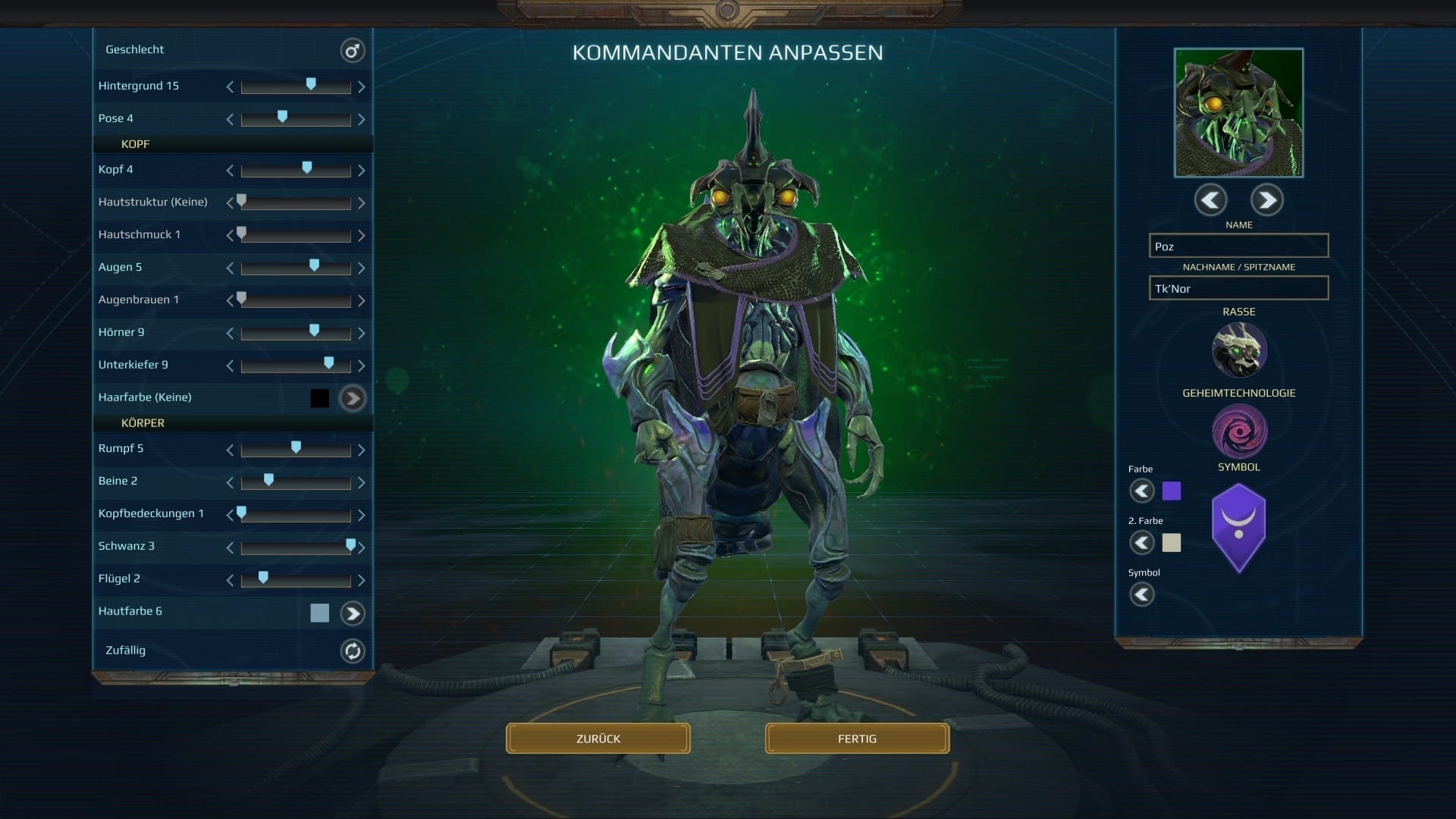Viewport: 1456px width, 819px height.
Task: Randomize appearance with the Zufällig button
Action: [352, 651]
